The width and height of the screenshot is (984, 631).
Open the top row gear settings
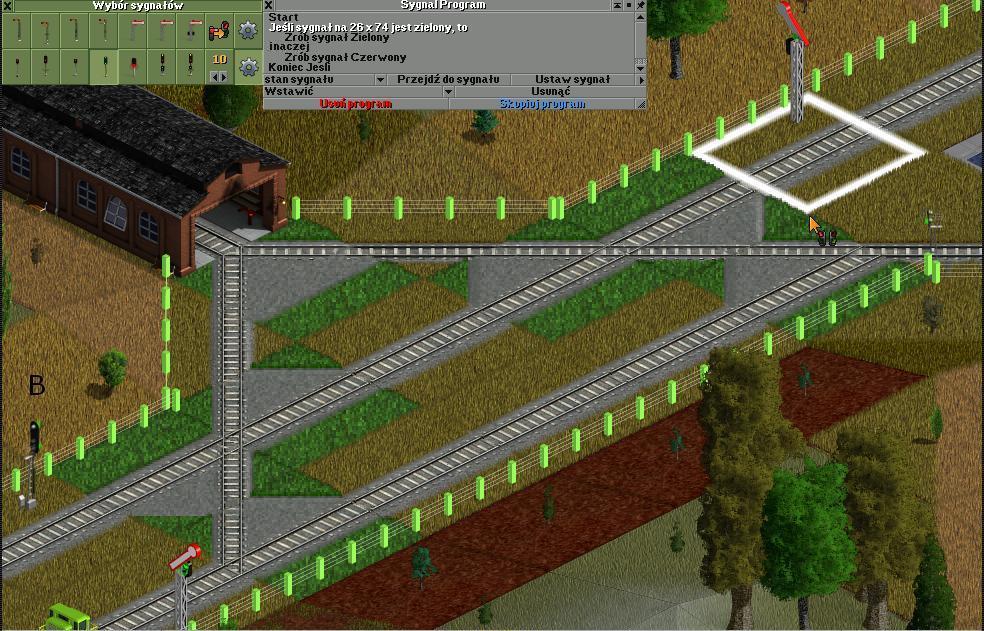coord(248,31)
